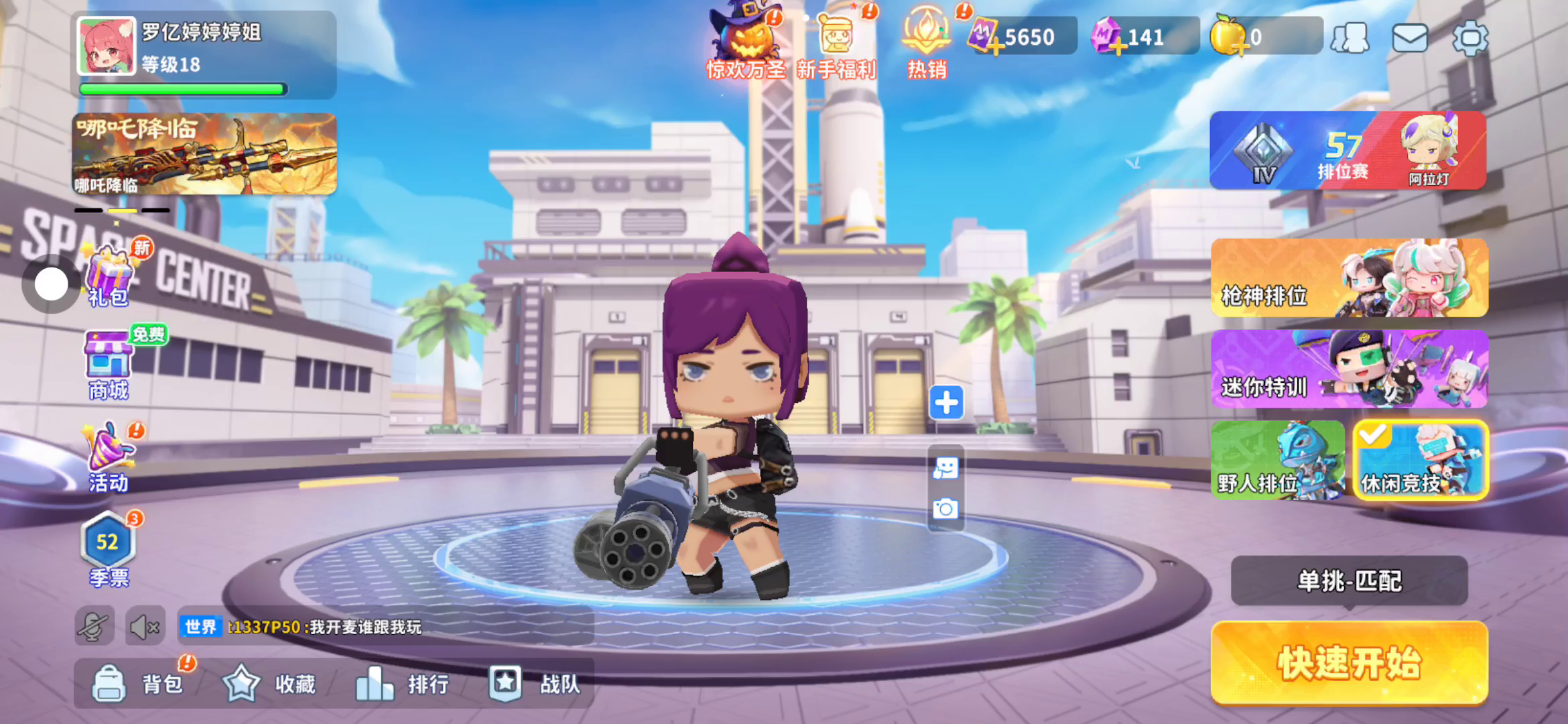Show the 排行 leaderboard
1568x724 pixels.
tap(402, 684)
